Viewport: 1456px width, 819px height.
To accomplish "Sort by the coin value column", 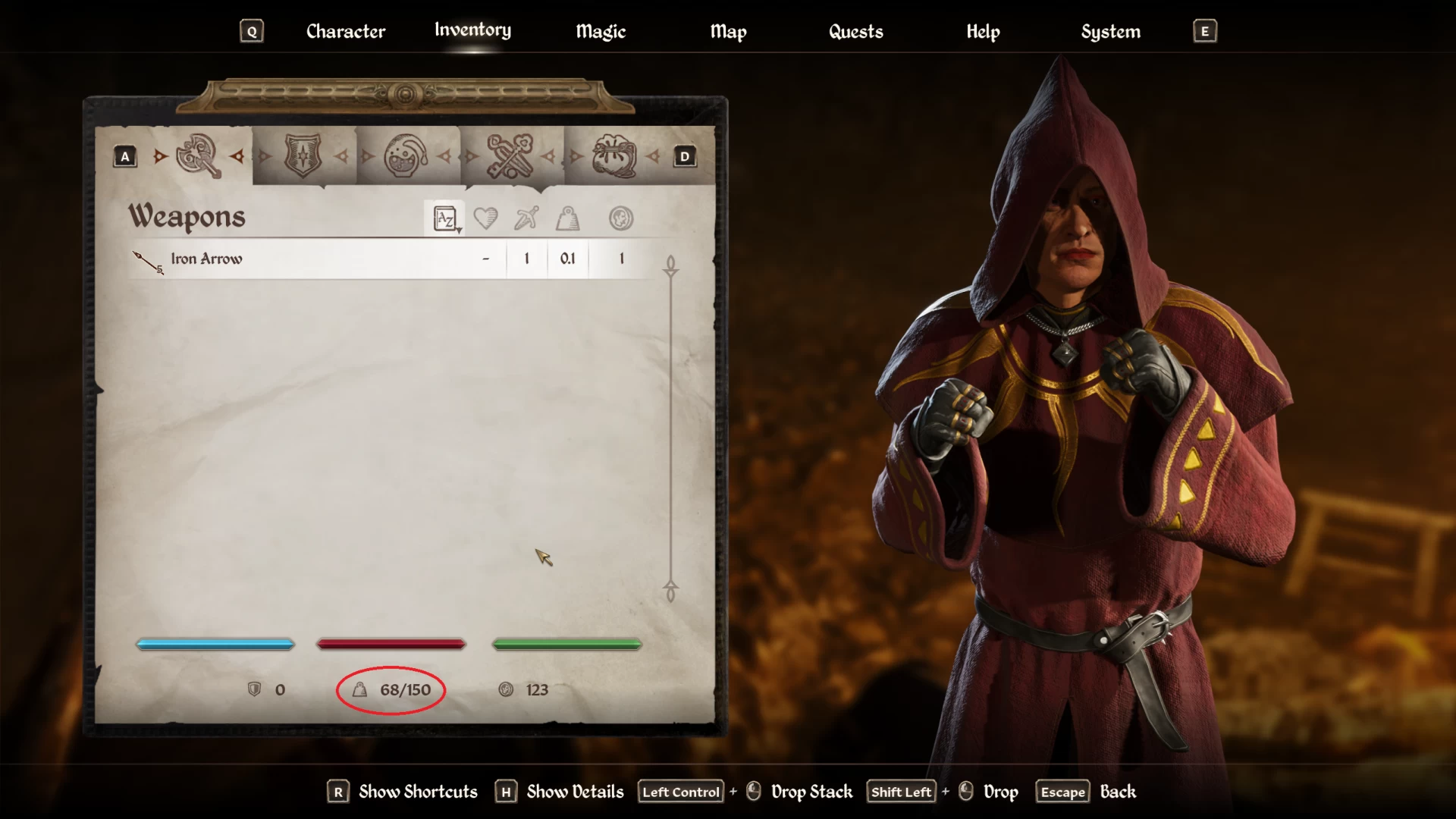I will (x=621, y=219).
